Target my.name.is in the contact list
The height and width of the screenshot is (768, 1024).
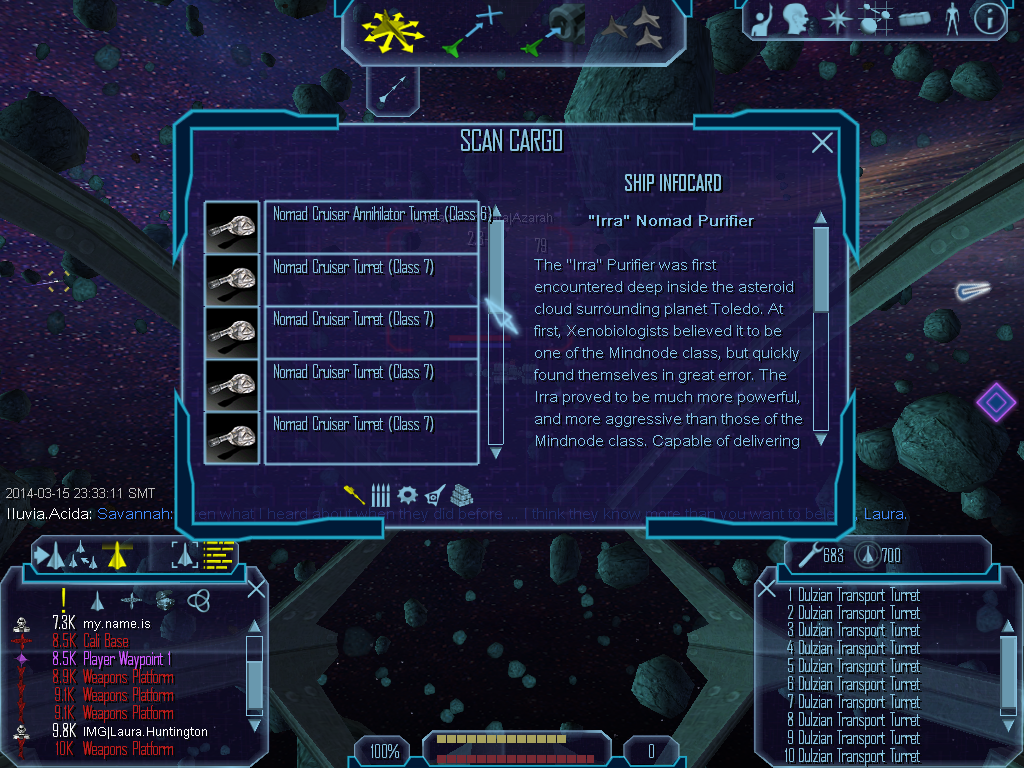[116, 623]
